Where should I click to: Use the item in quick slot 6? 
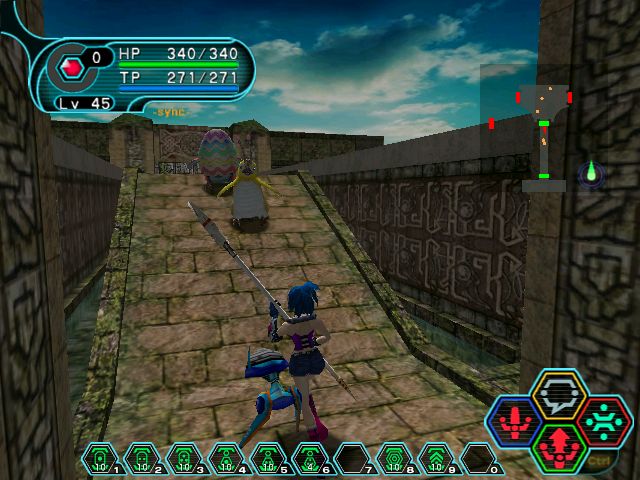tap(310, 460)
